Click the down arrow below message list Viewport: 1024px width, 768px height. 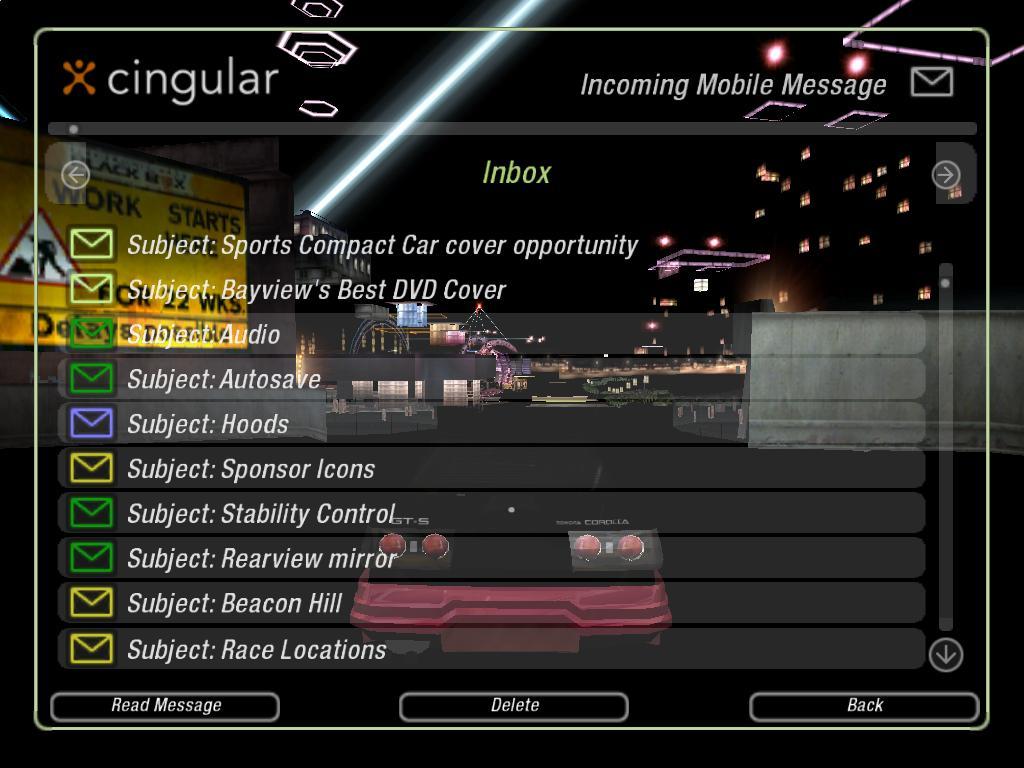[945, 655]
